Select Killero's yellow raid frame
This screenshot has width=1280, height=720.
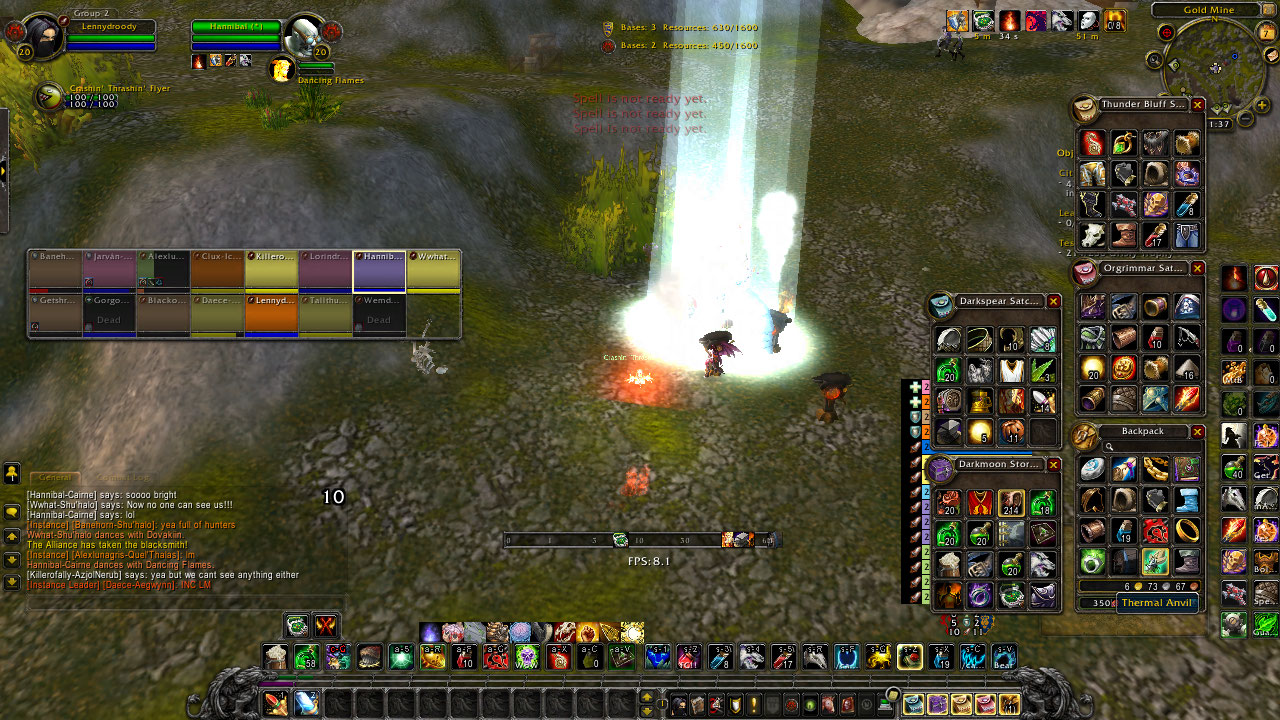tap(271, 271)
